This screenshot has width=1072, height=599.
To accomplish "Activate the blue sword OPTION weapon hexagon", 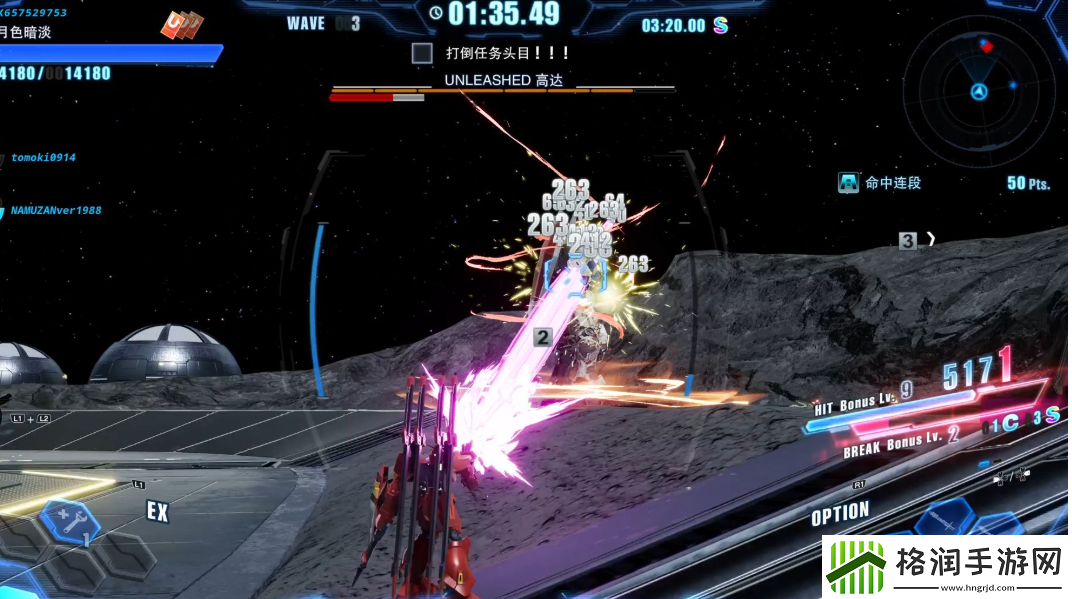I will 945,518.
